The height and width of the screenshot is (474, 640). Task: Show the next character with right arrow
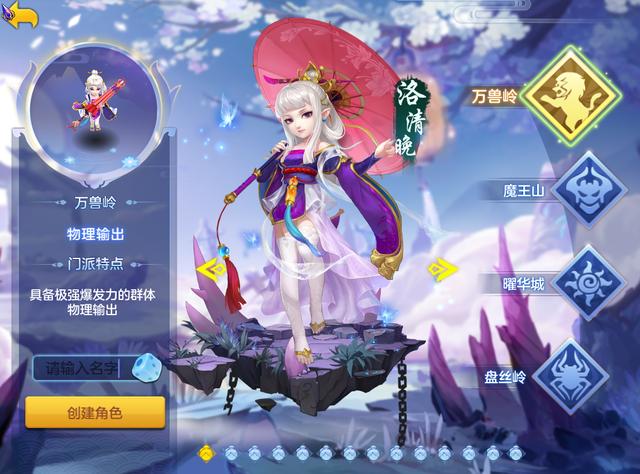(x=436, y=268)
